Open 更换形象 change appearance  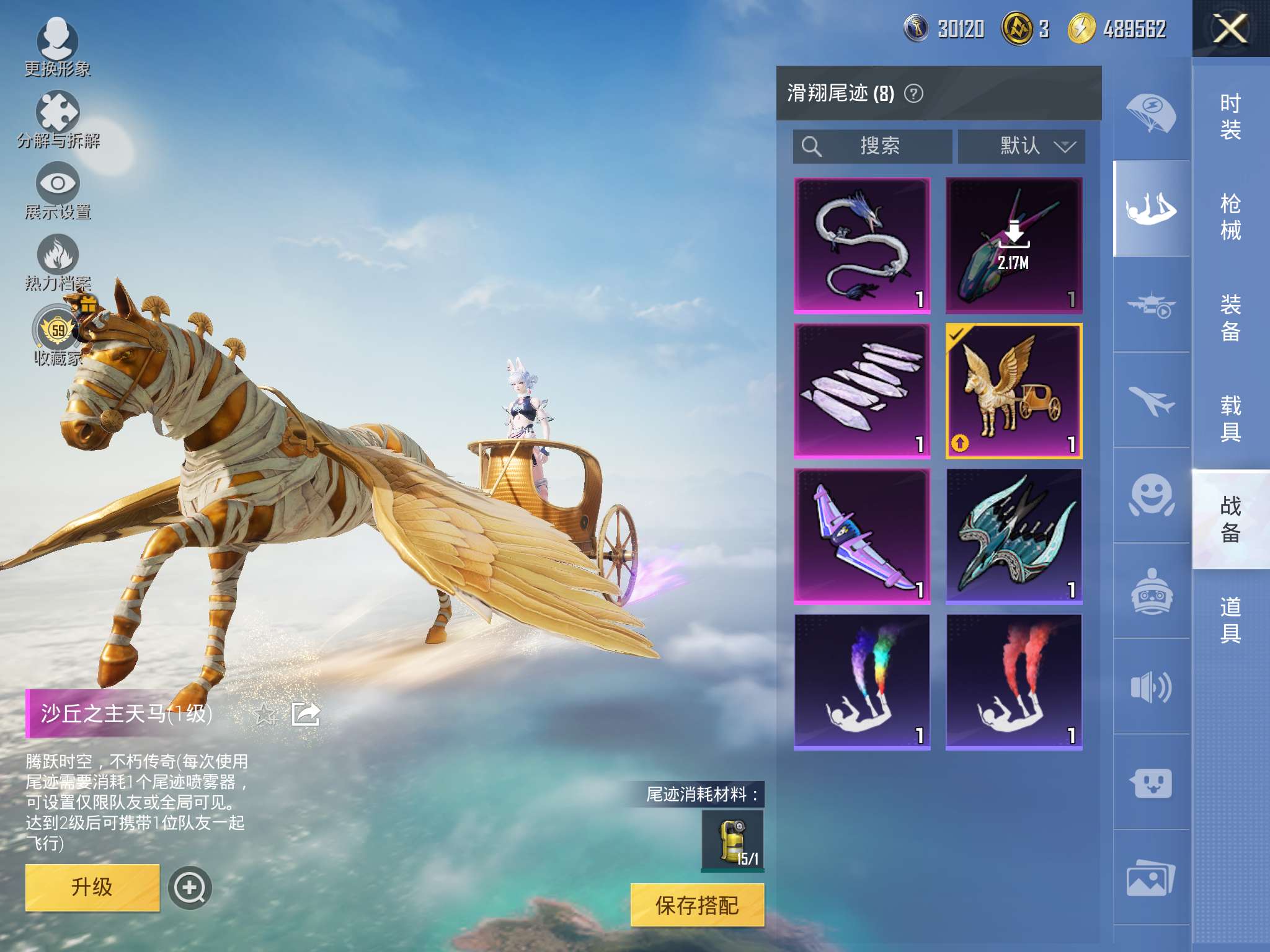(x=58, y=47)
